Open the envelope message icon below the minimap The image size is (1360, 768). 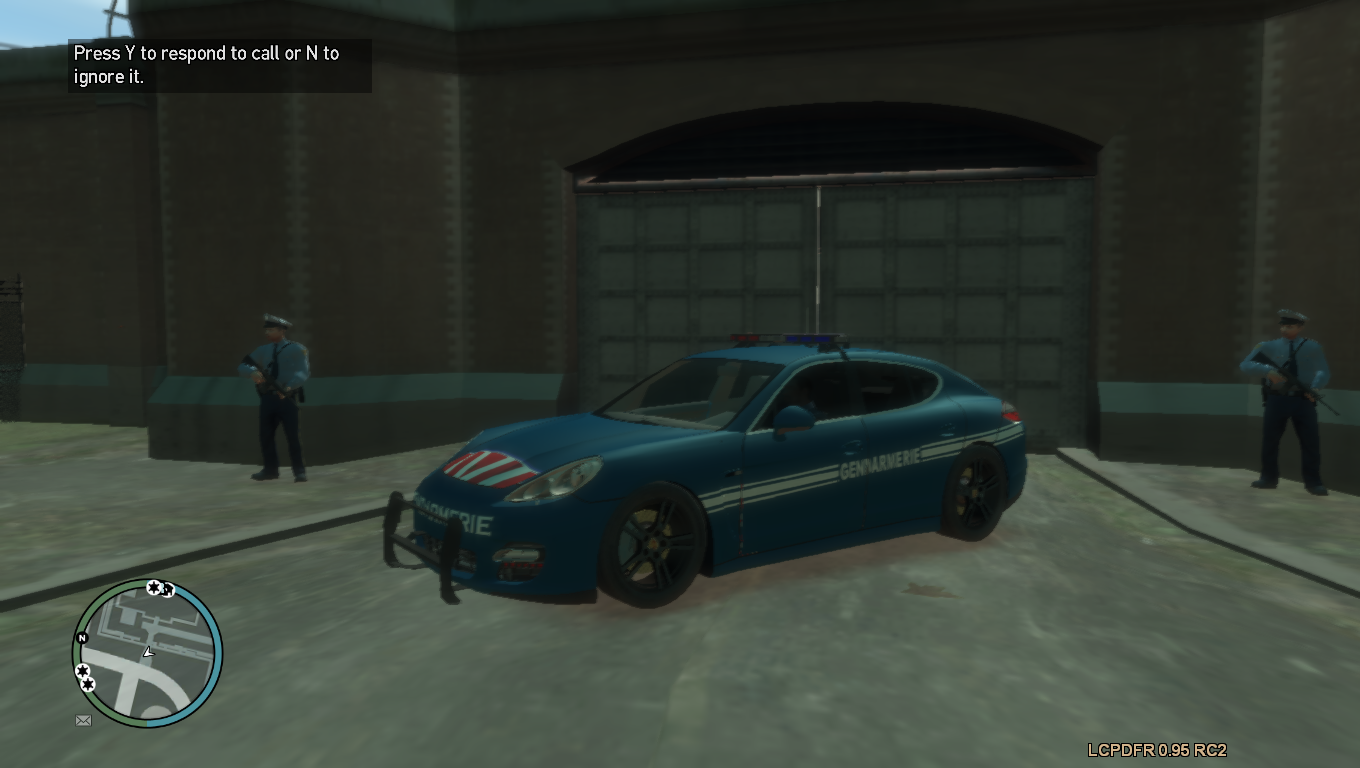coord(83,720)
